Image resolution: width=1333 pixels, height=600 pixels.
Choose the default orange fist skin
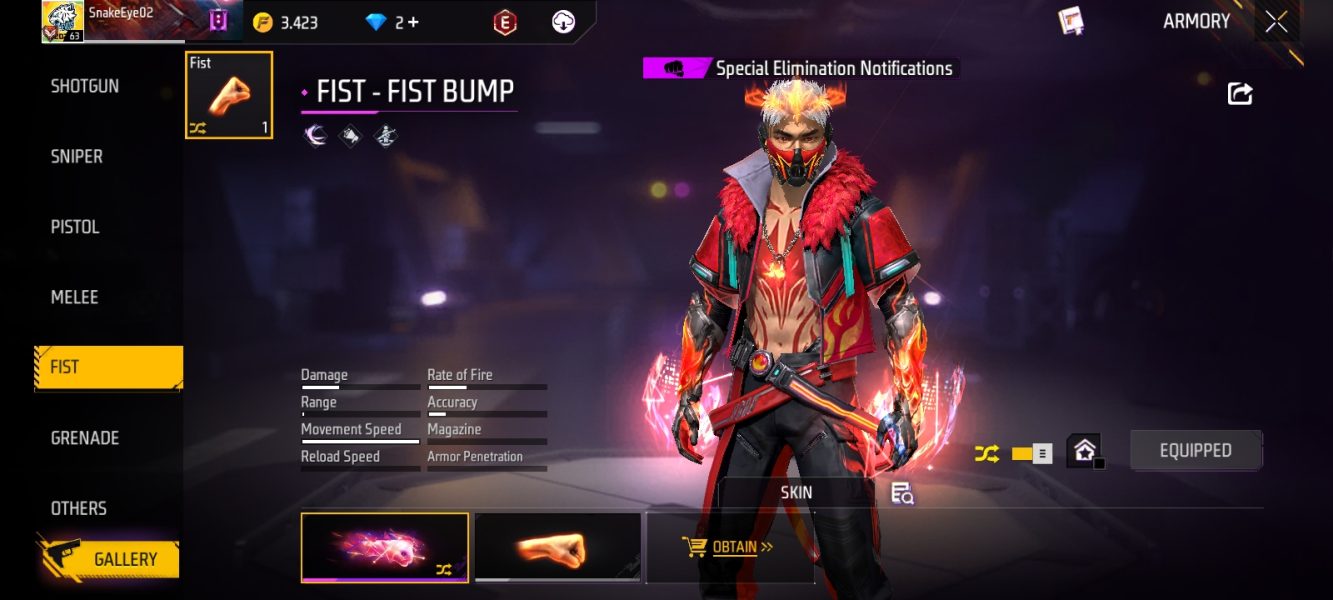[557, 547]
